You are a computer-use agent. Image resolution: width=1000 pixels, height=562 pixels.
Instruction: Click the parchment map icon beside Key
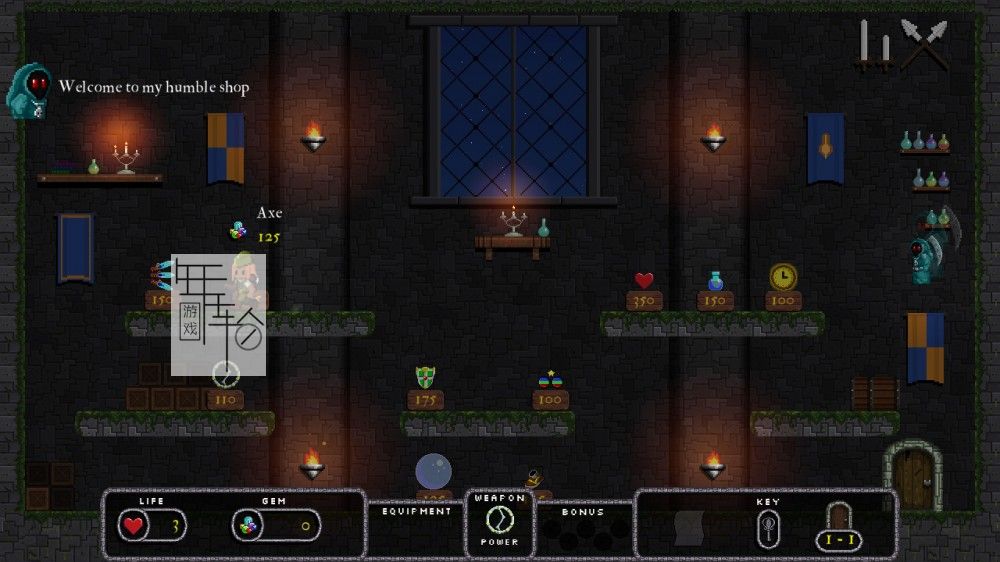coord(691,527)
